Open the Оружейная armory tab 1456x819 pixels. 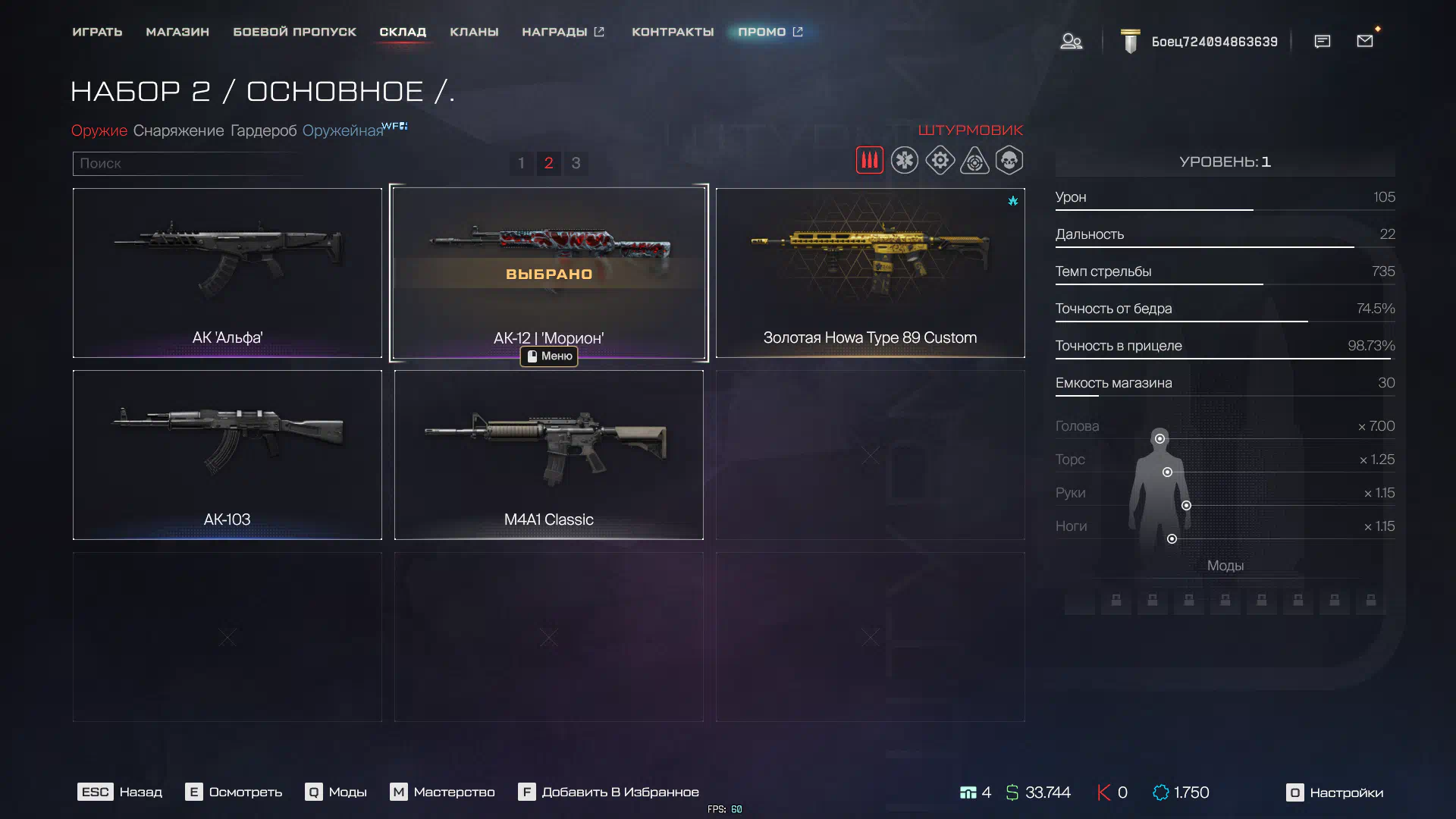tap(343, 130)
